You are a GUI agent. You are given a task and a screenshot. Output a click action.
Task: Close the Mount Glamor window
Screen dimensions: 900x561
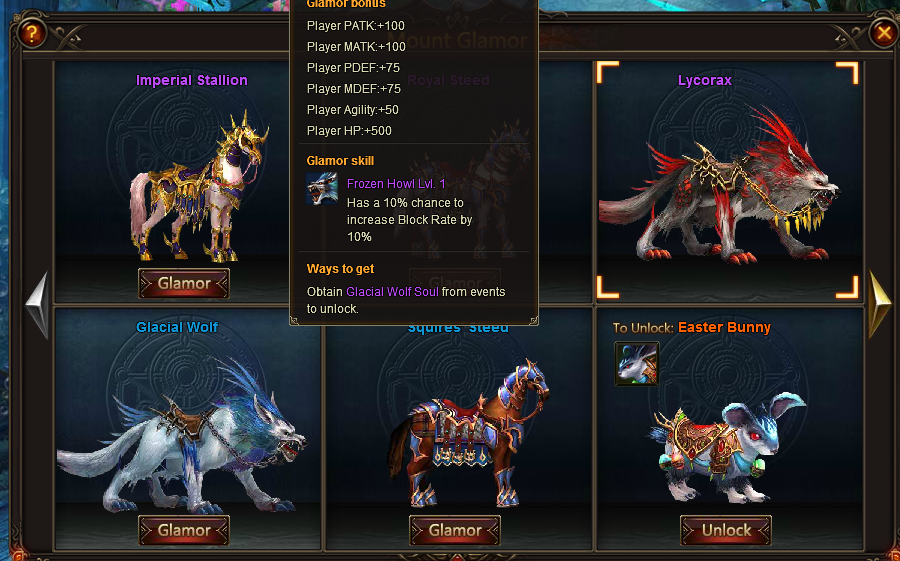[884, 34]
